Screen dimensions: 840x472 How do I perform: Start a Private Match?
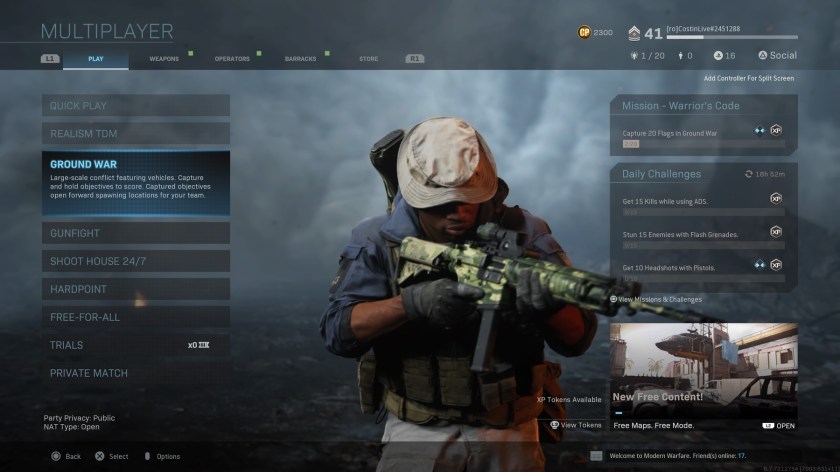pyautogui.click(x=135, y=373)
